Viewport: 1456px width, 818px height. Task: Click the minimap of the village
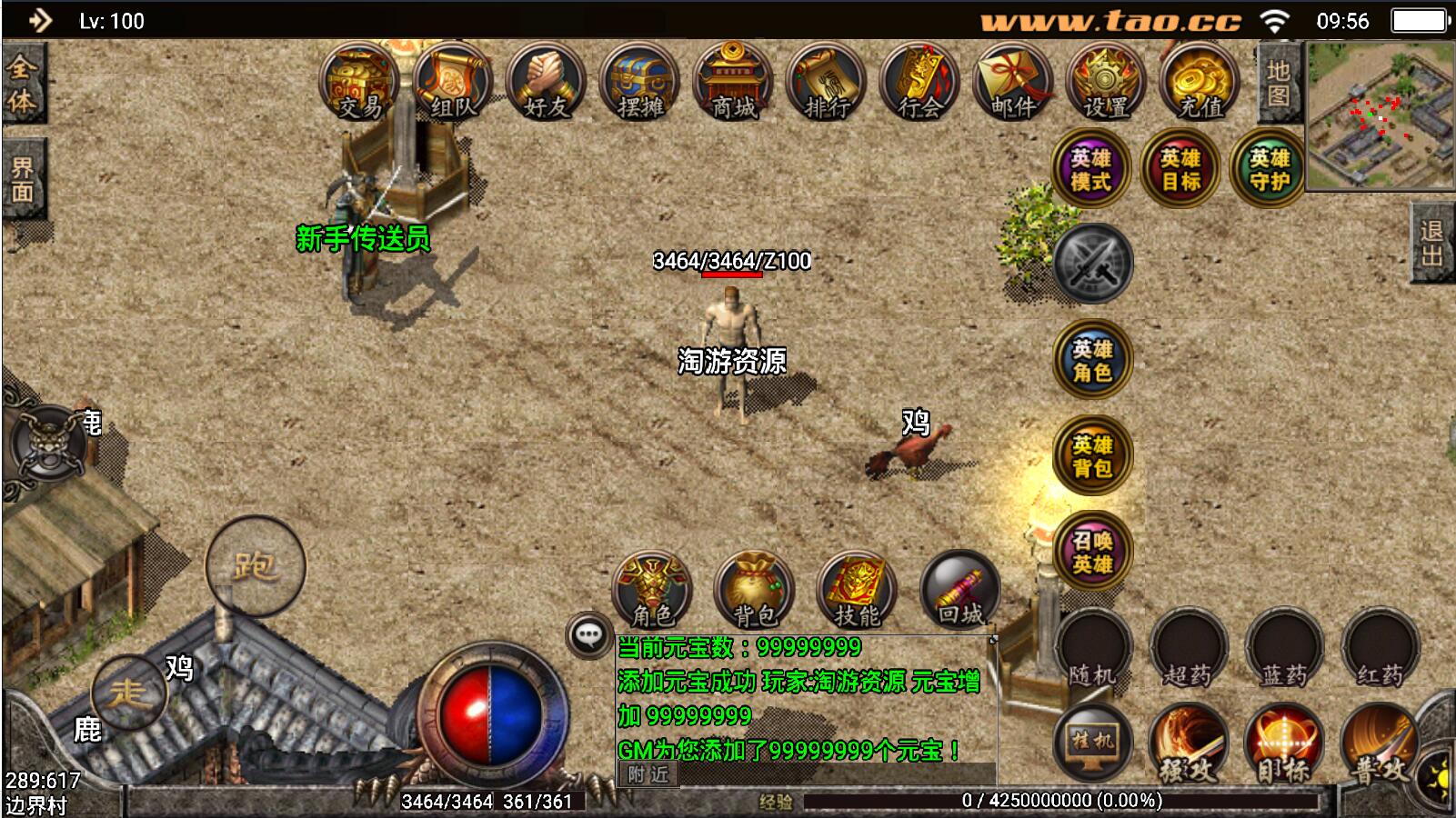coord(1380,115)
